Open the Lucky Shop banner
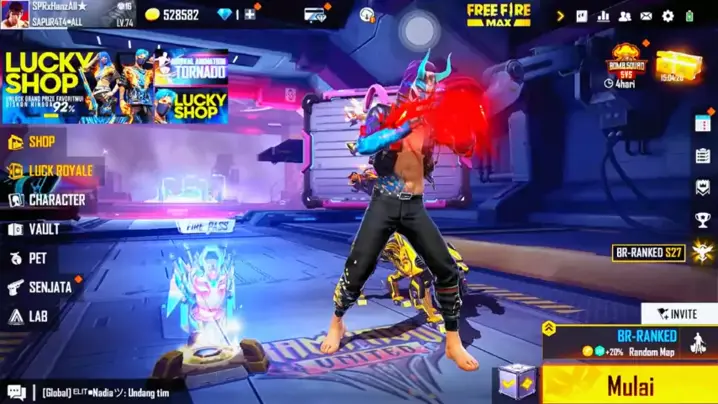 115,87
